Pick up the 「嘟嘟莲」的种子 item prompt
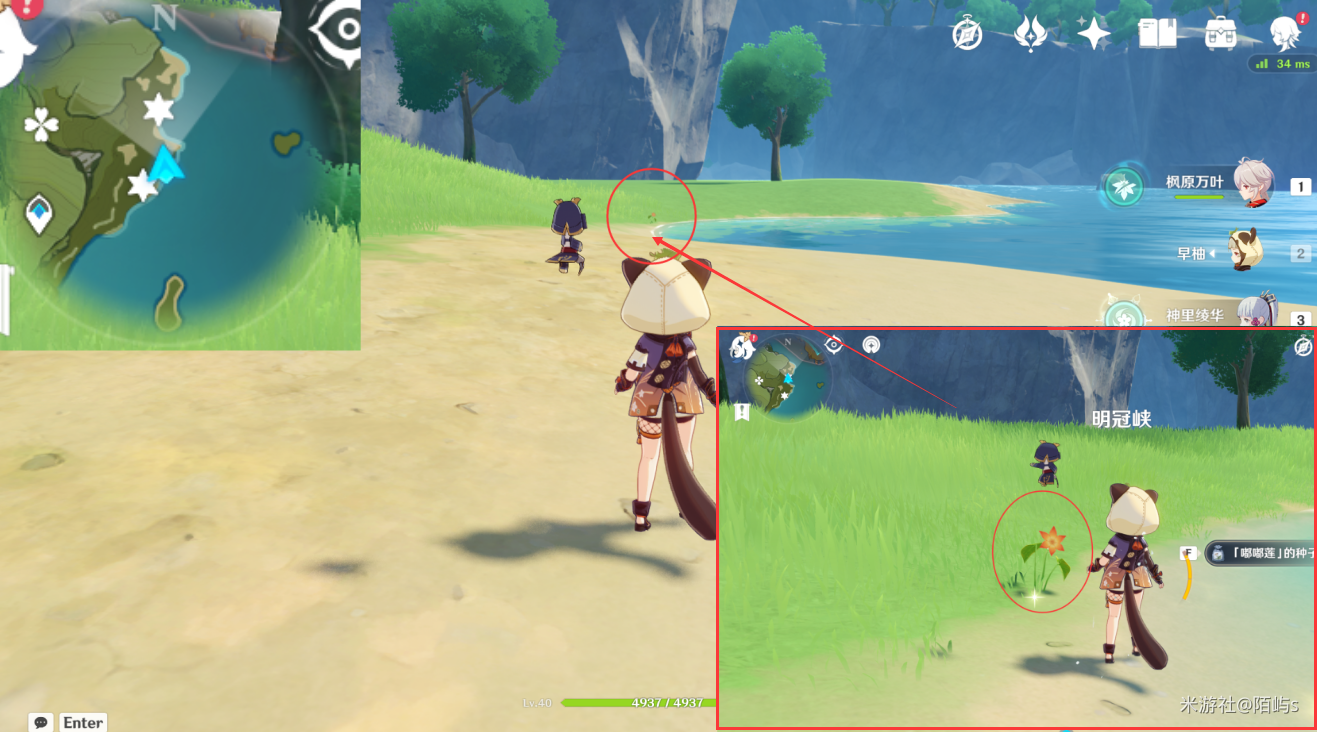 (1260, 552)
